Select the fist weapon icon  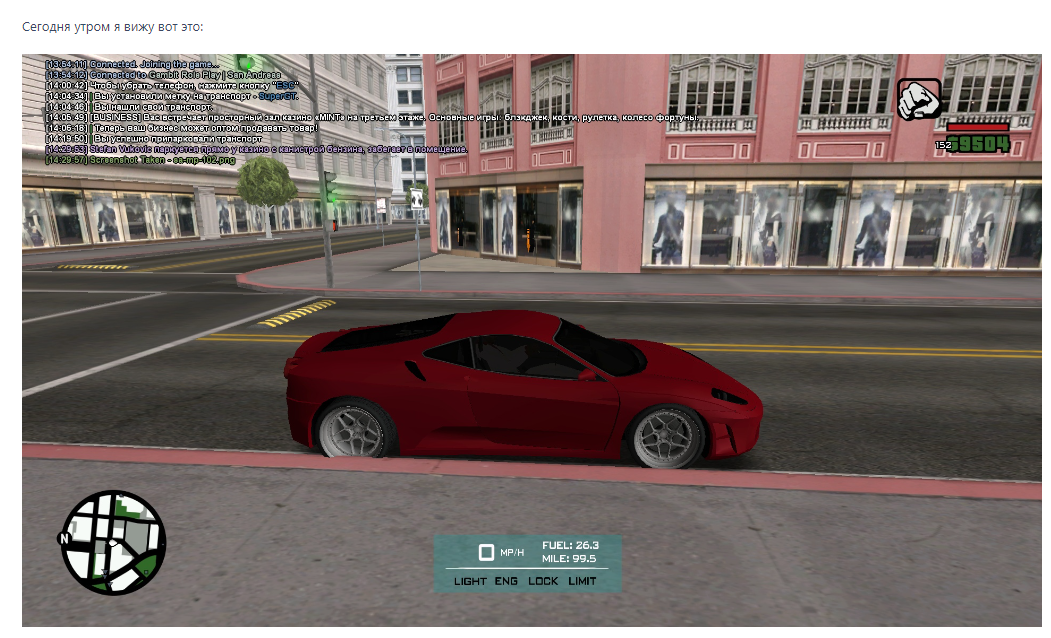click(919, 100)
